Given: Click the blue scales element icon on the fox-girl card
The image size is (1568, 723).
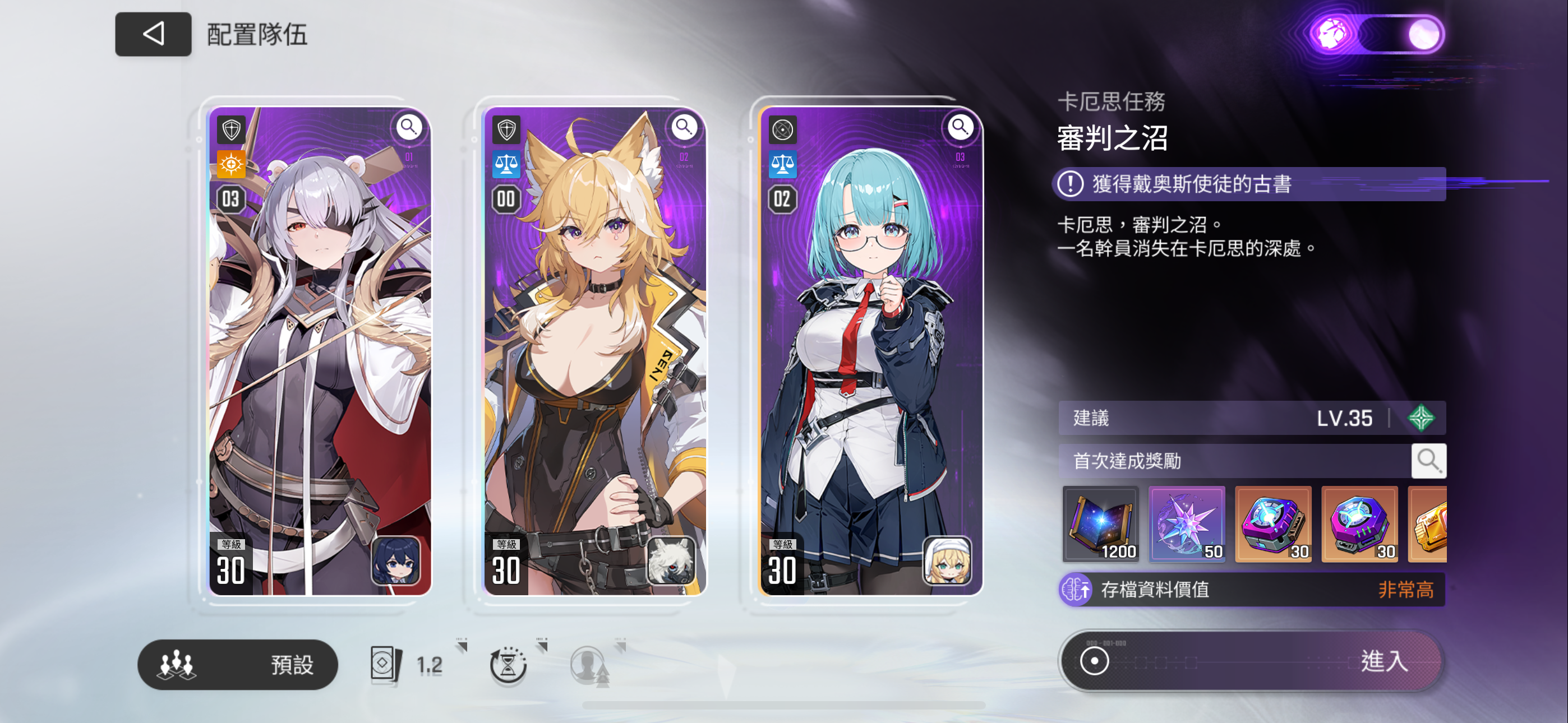Looking at the screenshot, I should [507, 163].
